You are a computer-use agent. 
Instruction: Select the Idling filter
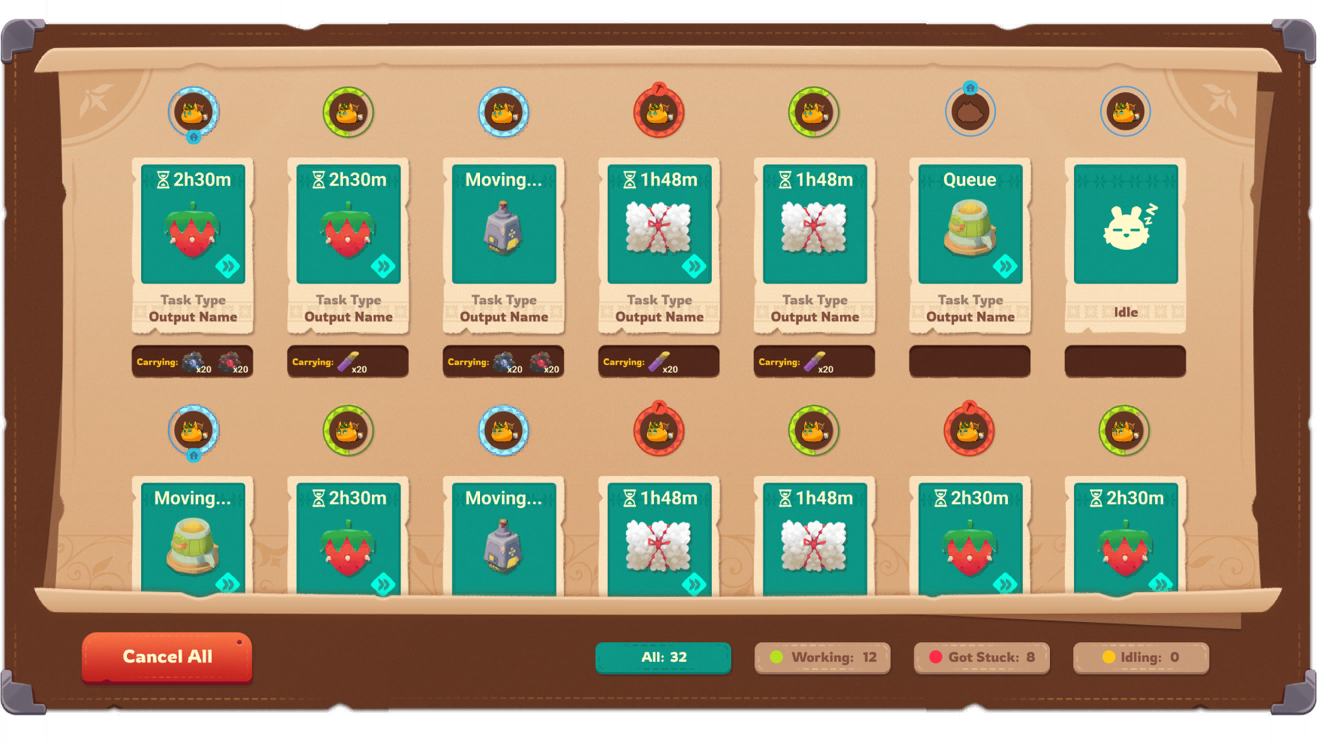[x=1140, y=657]
